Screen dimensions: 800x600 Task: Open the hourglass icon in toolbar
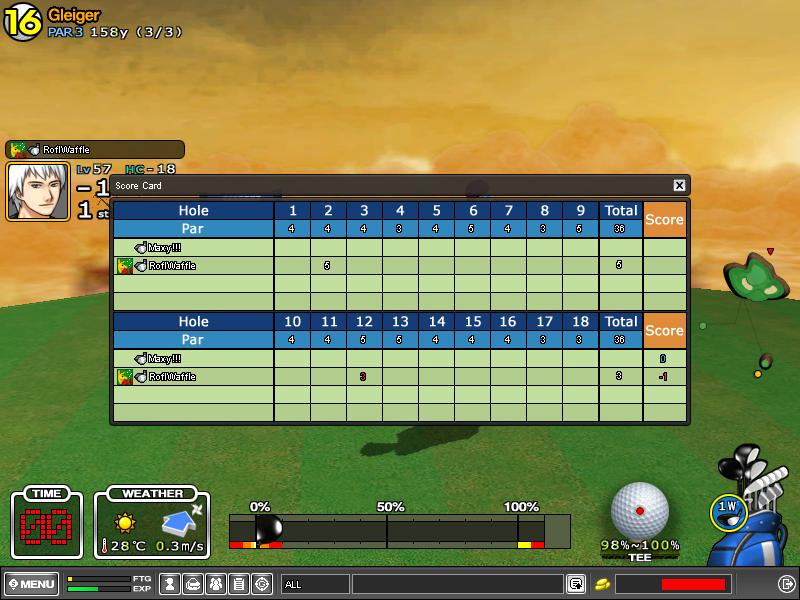point(170,584)
